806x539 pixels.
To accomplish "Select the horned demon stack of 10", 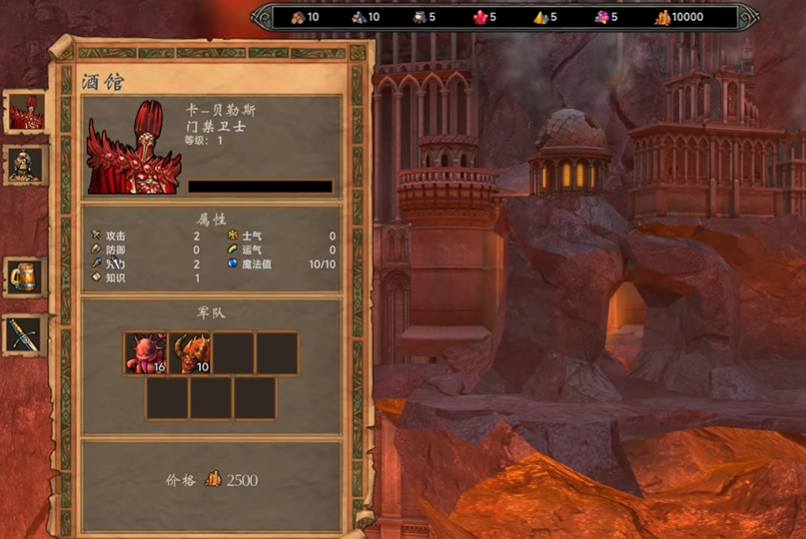I will 190,354.
